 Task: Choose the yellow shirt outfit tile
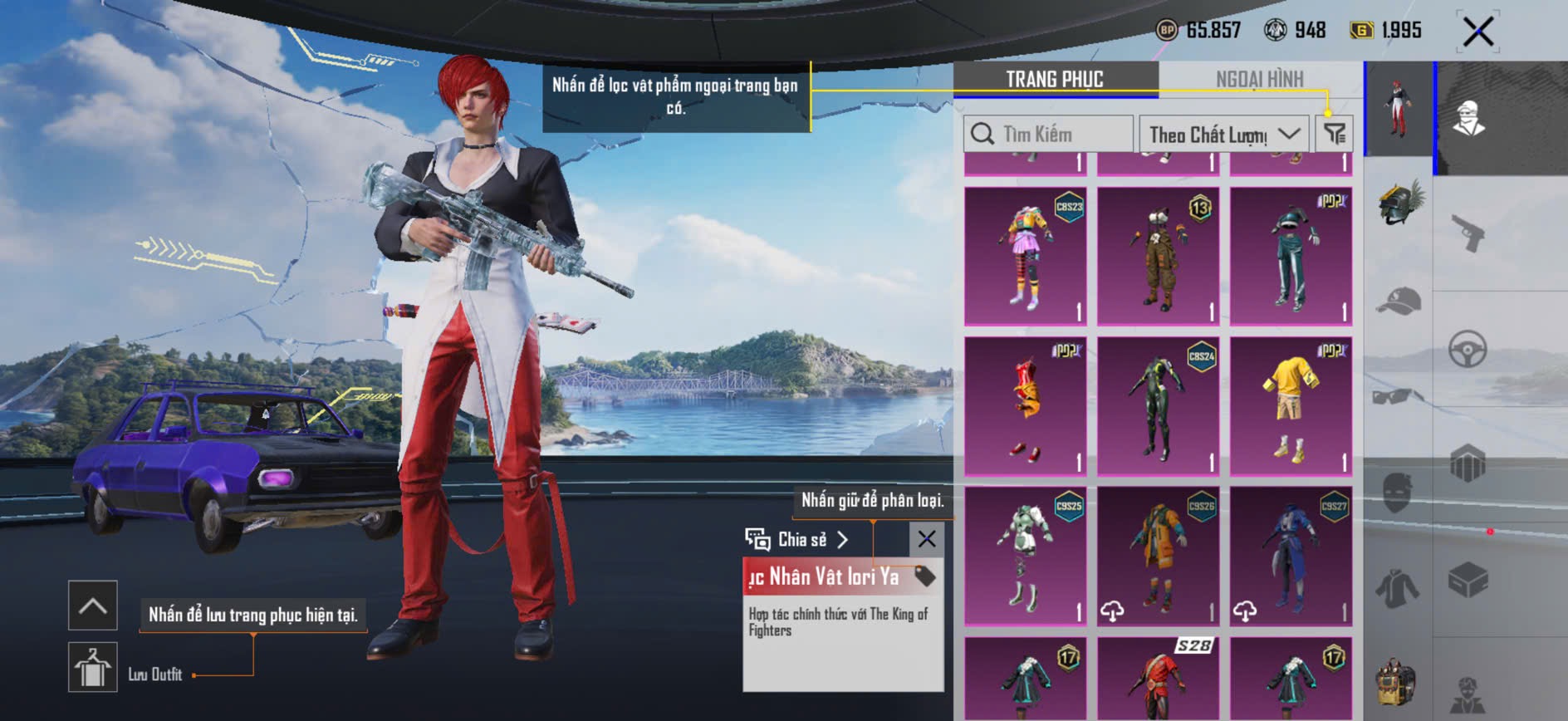pyautogui.click(x=1291, y=406)
